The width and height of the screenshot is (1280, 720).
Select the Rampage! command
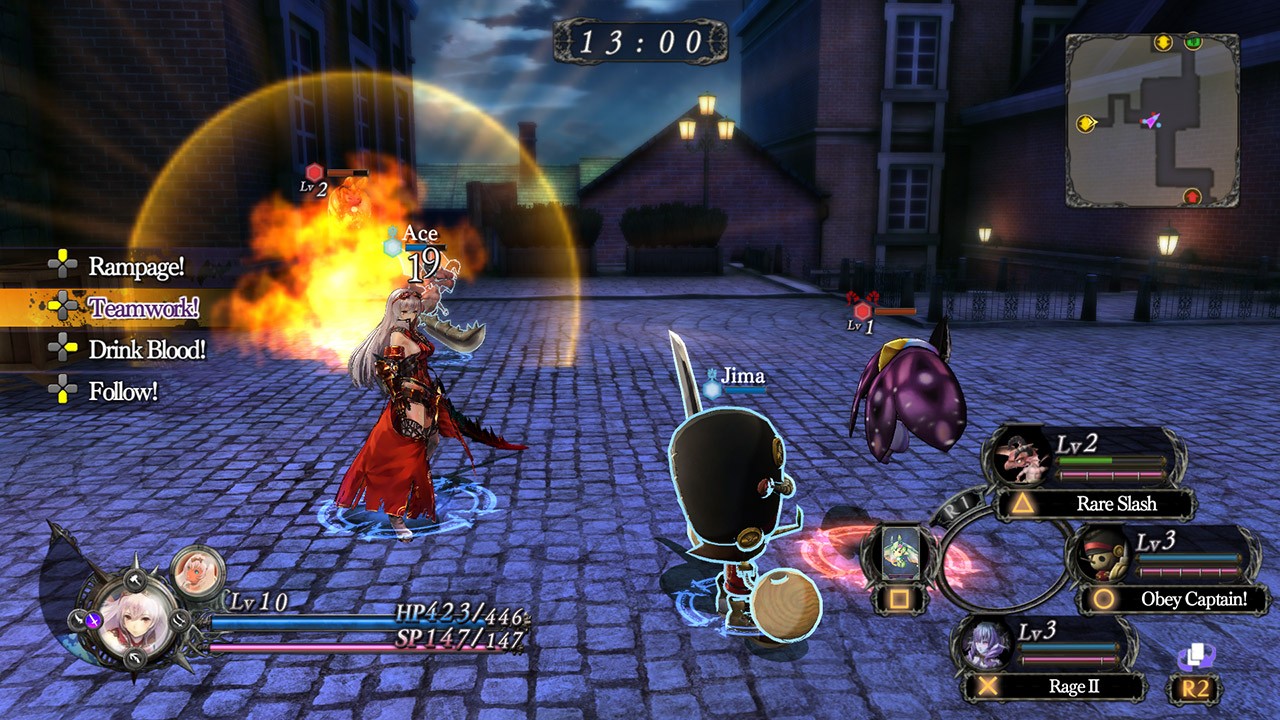(x=135, y=266)
